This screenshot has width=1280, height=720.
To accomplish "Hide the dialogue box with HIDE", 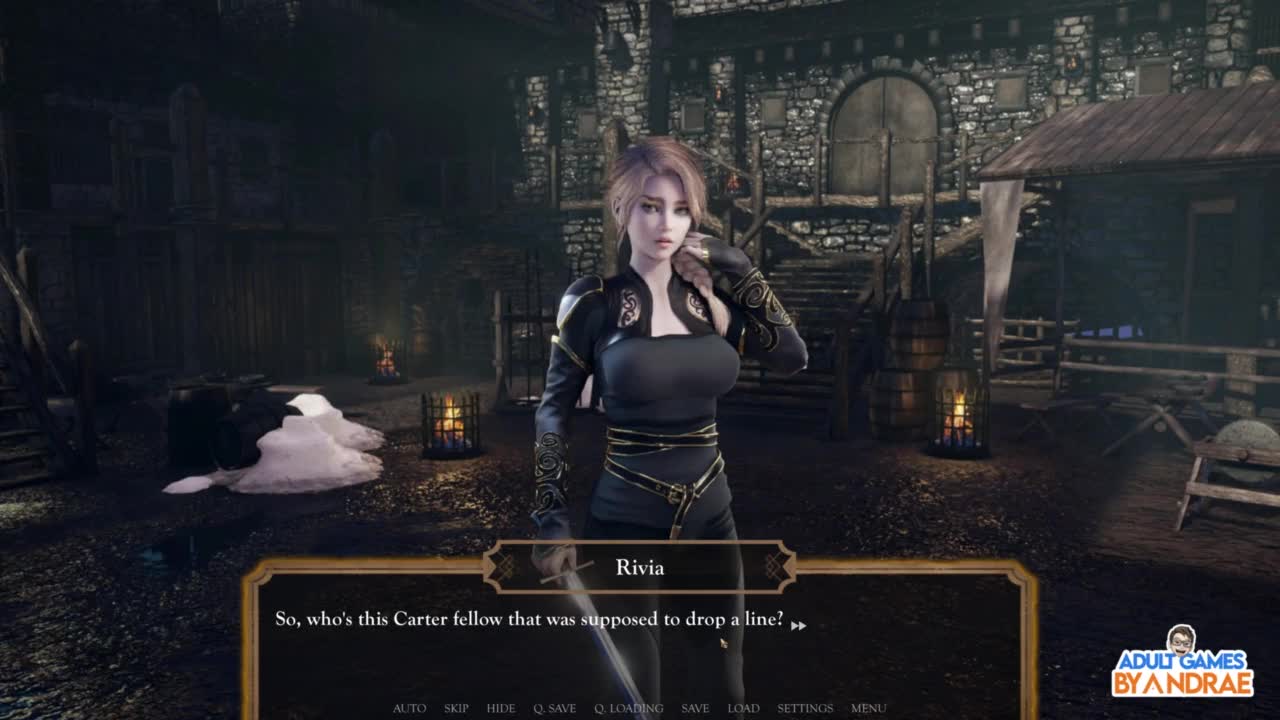I will pyautogui.click(x=501, y=708).
